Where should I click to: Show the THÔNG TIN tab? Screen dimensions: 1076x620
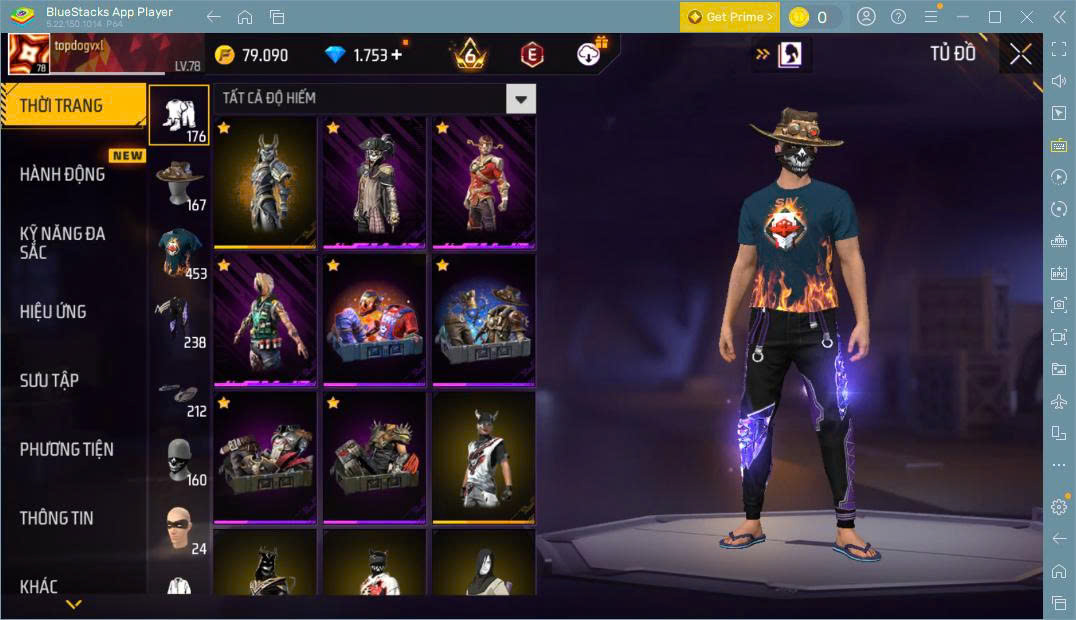point(56,517)
